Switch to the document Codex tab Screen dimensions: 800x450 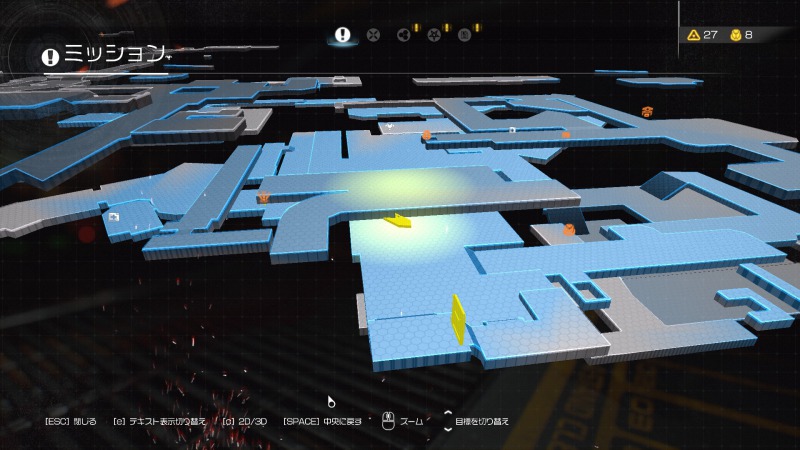coord(464,35)
